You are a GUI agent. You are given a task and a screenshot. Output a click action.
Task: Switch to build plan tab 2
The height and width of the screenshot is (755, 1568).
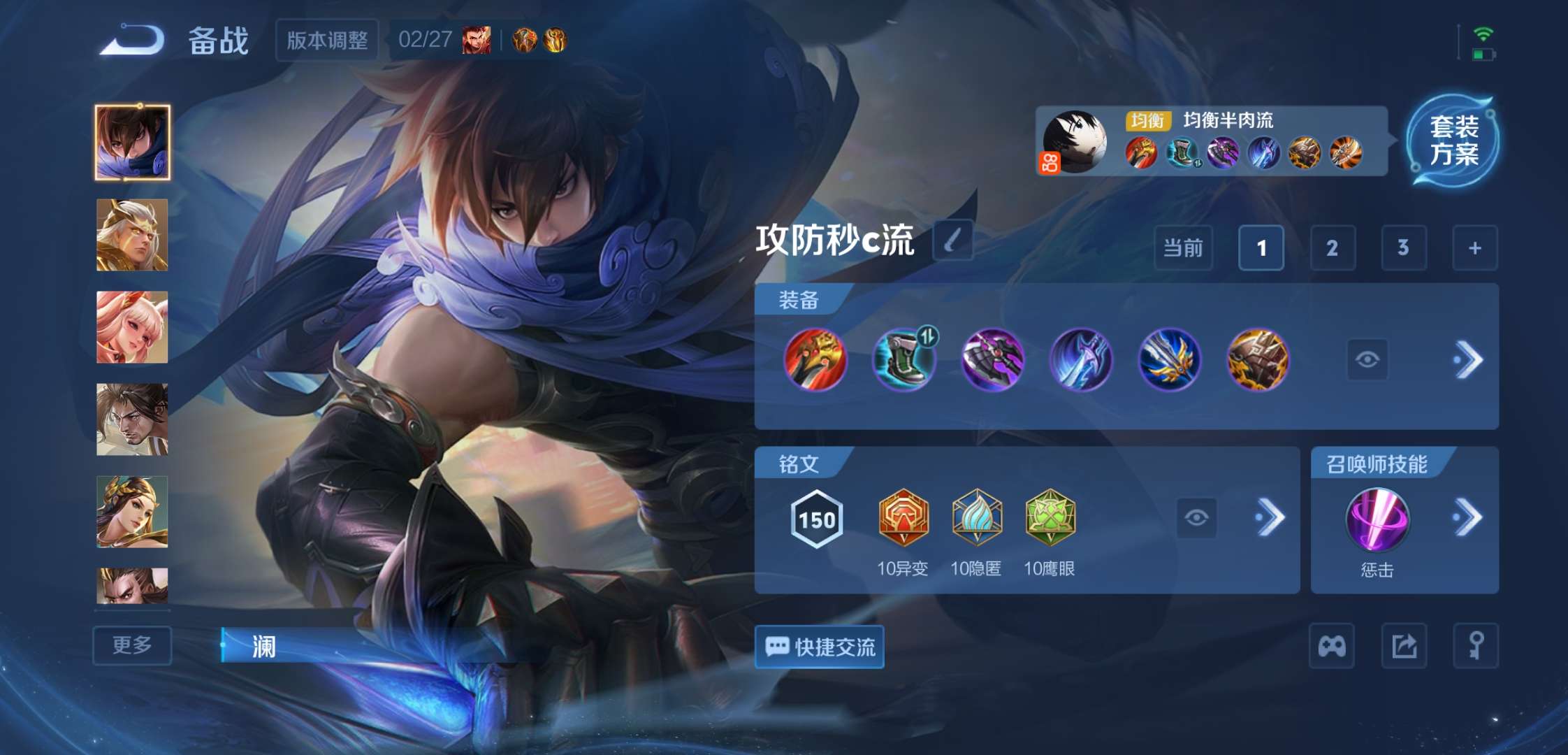pos(1333,248)
